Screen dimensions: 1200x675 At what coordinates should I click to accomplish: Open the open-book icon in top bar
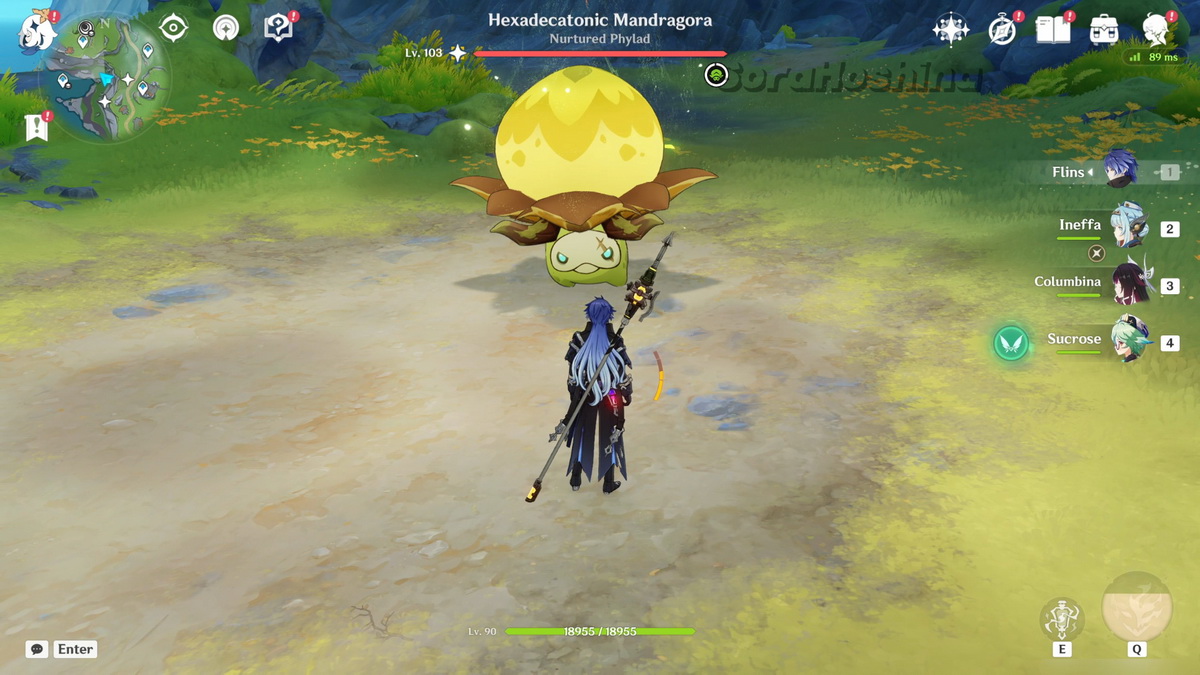[1053, 30]
